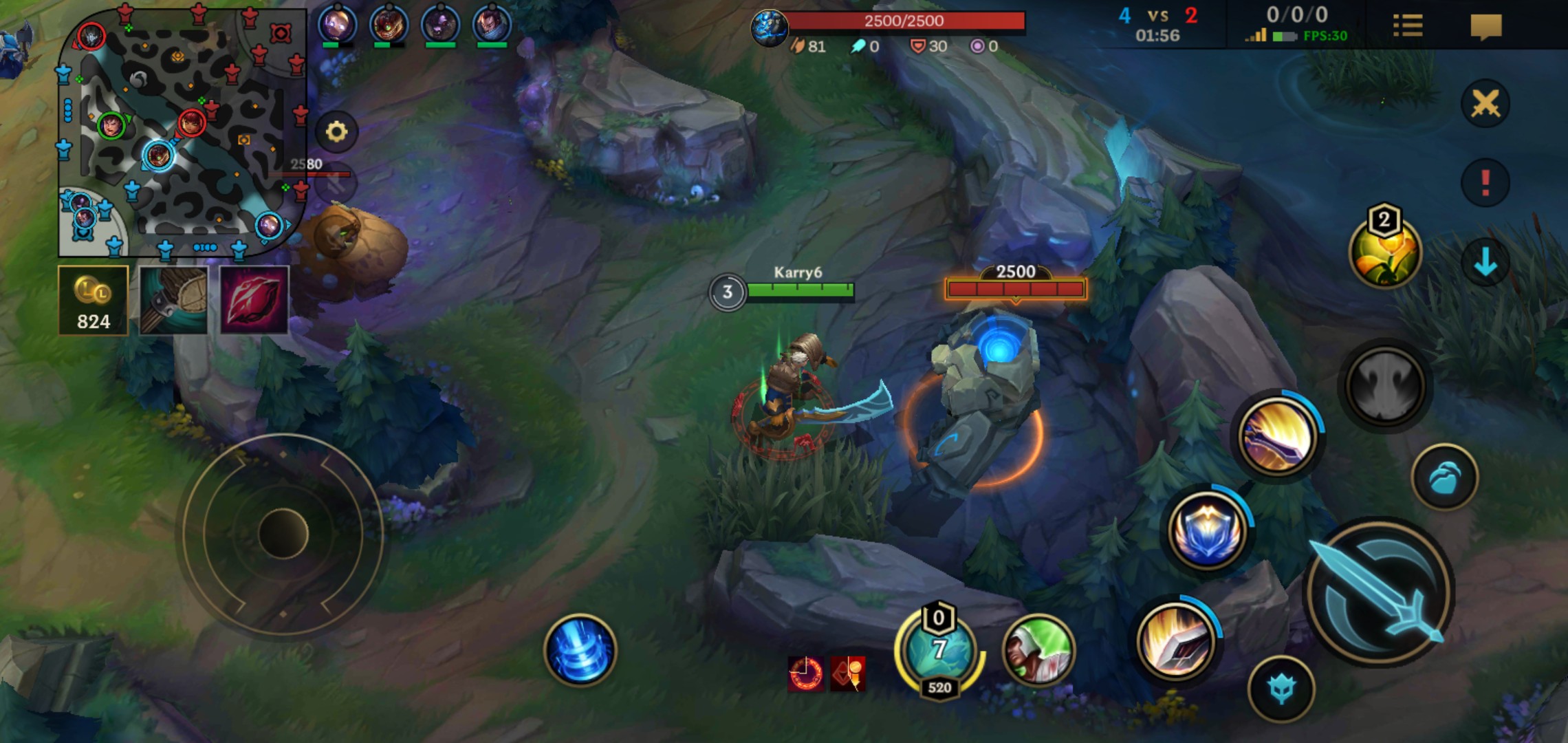Tap the greyed-out ultimate ability
Viewport: 1568px width, 743px height.
click(x=1384, y=386)
